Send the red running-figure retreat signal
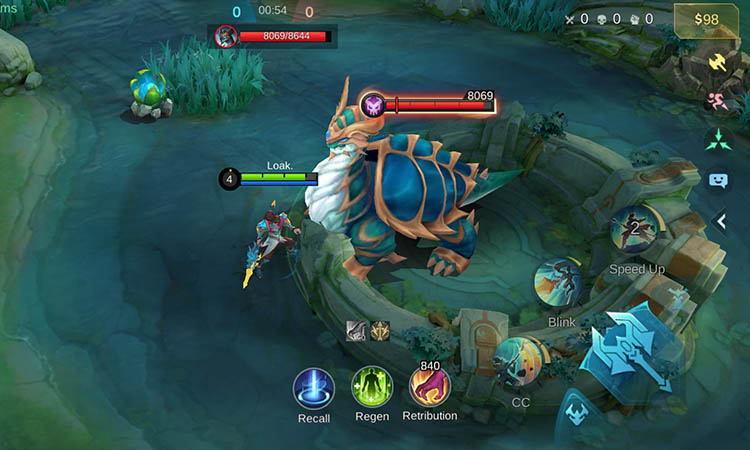The width and height of the screenshot is (750, 450). click(717, 101)
